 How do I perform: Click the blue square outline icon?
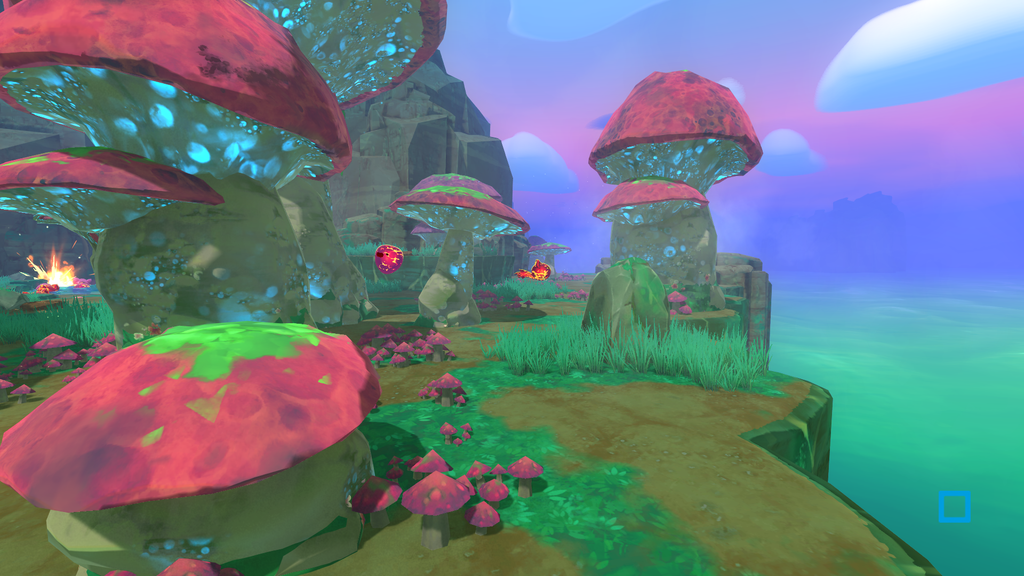pyautogui.click(x=954, y=507)
